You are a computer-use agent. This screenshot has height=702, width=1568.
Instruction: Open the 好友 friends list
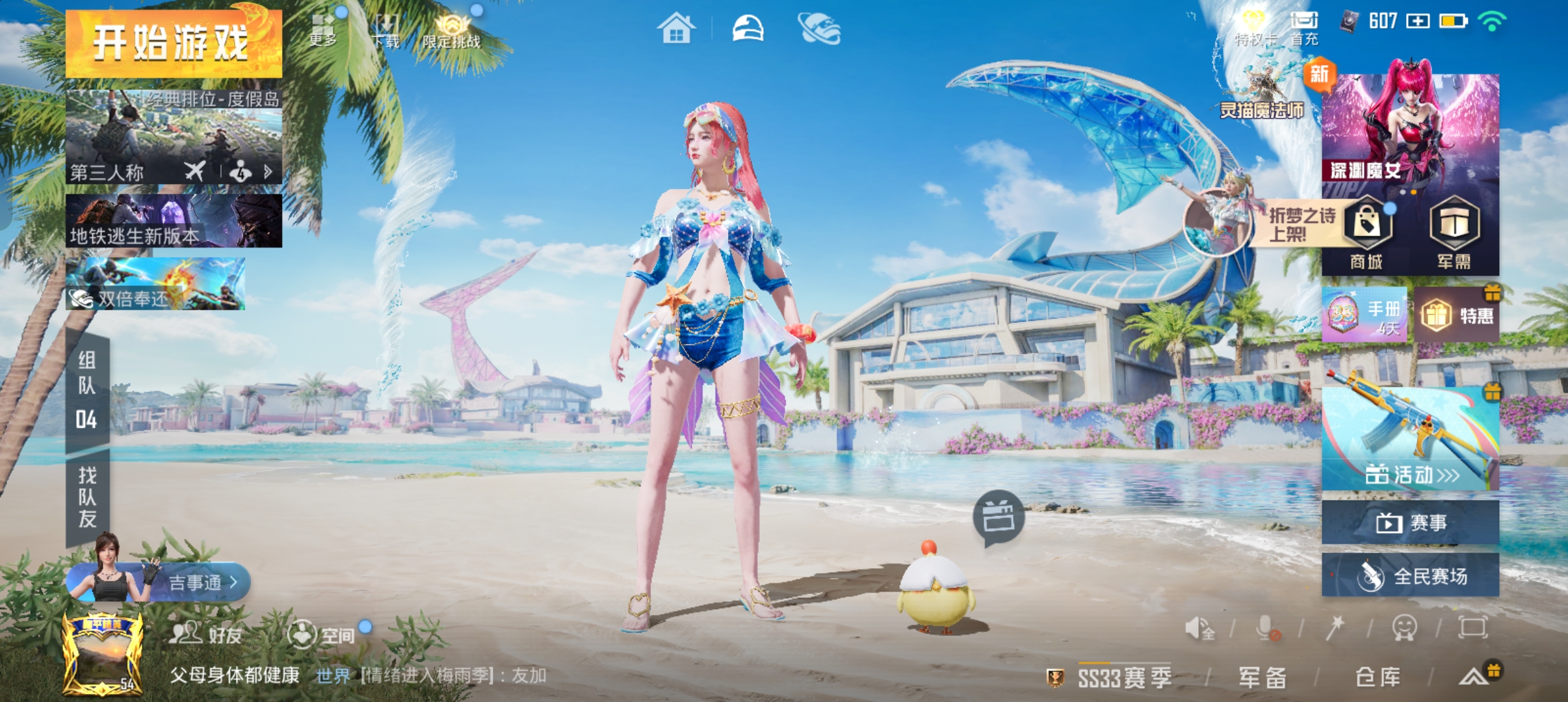pos(206,634)
